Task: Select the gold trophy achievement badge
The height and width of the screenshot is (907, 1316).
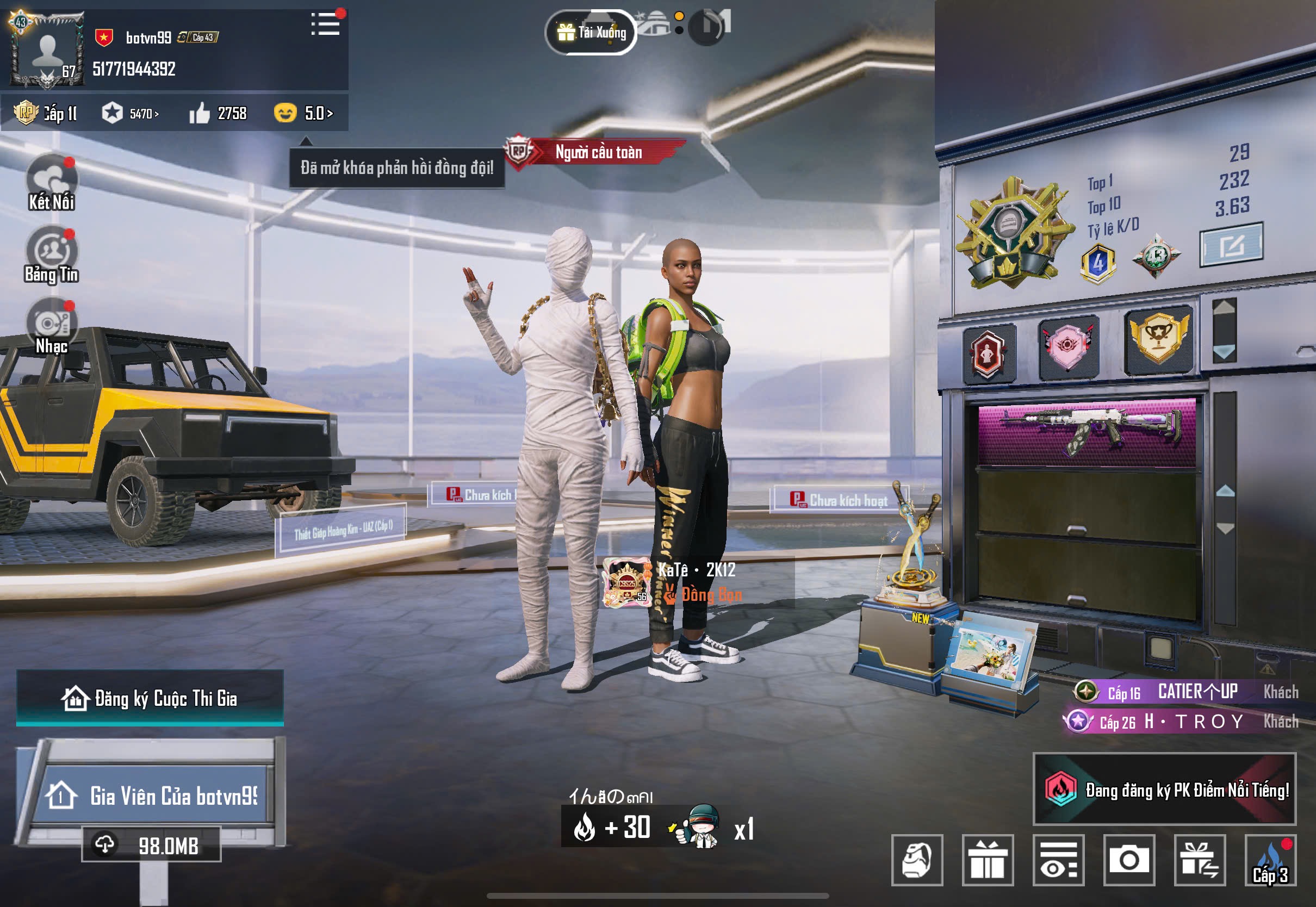Action: [1159, 340]
